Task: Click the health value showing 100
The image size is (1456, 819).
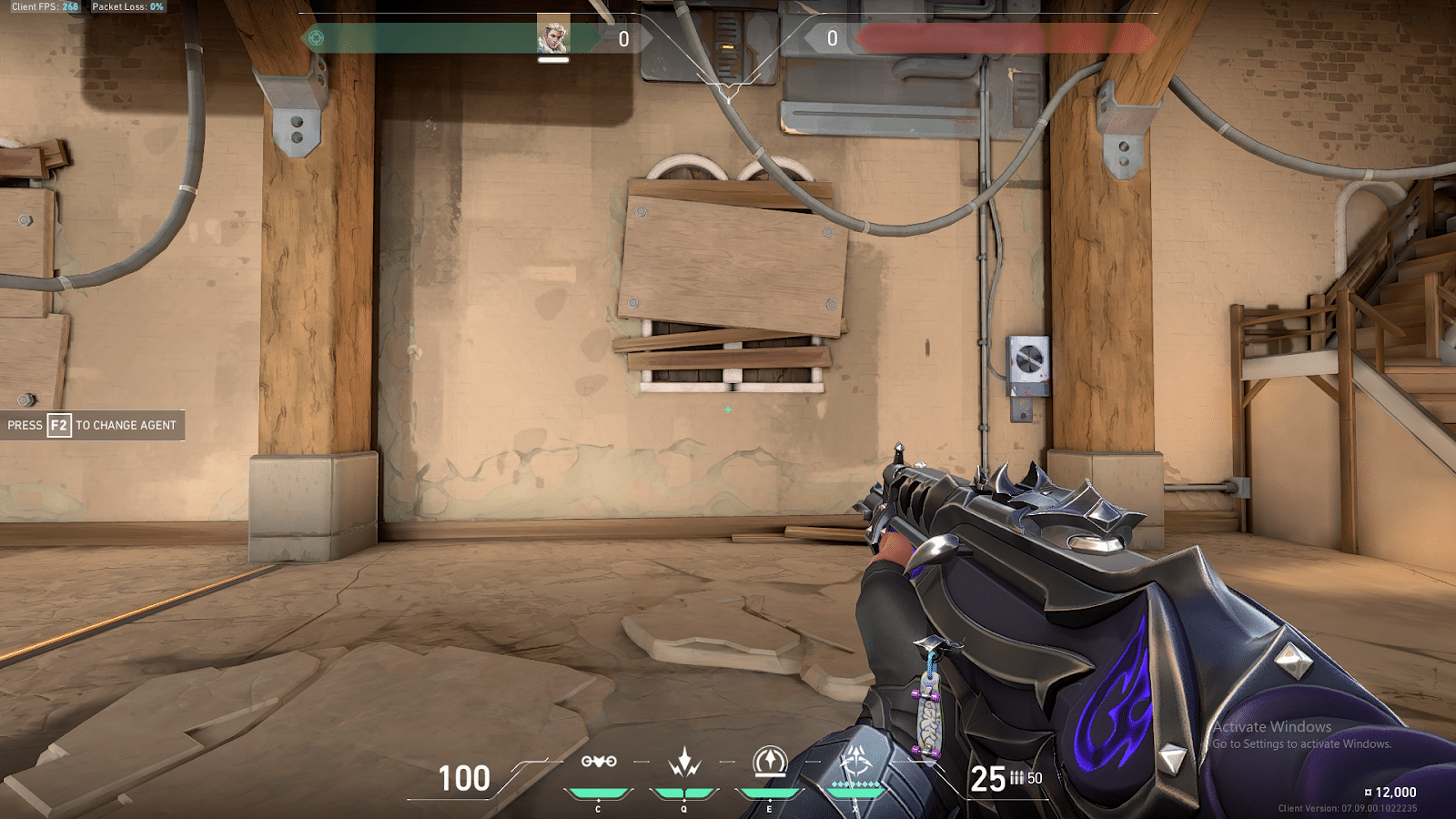Action: click(464, 779)
